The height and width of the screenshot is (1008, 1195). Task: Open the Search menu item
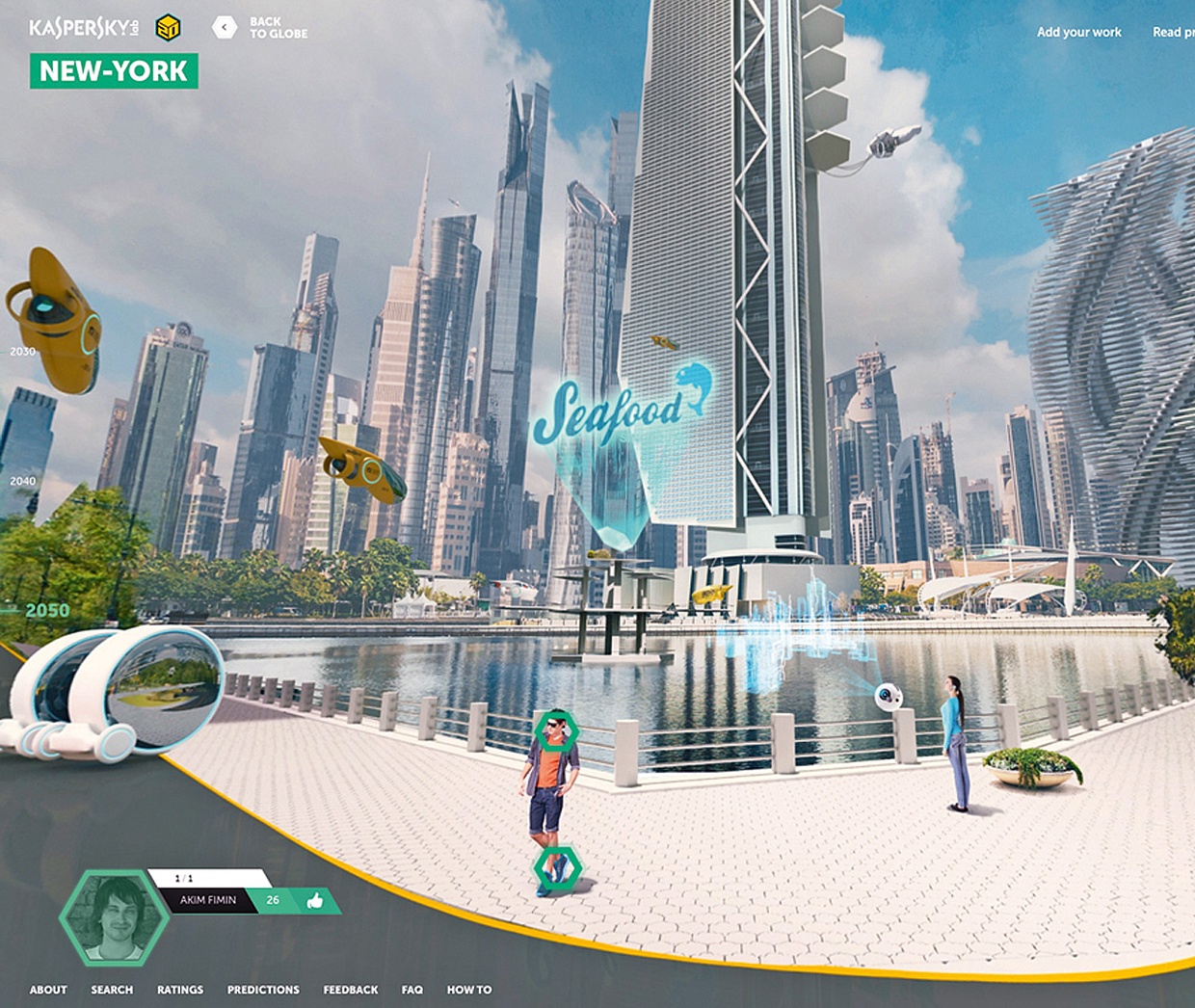[112, 990]
